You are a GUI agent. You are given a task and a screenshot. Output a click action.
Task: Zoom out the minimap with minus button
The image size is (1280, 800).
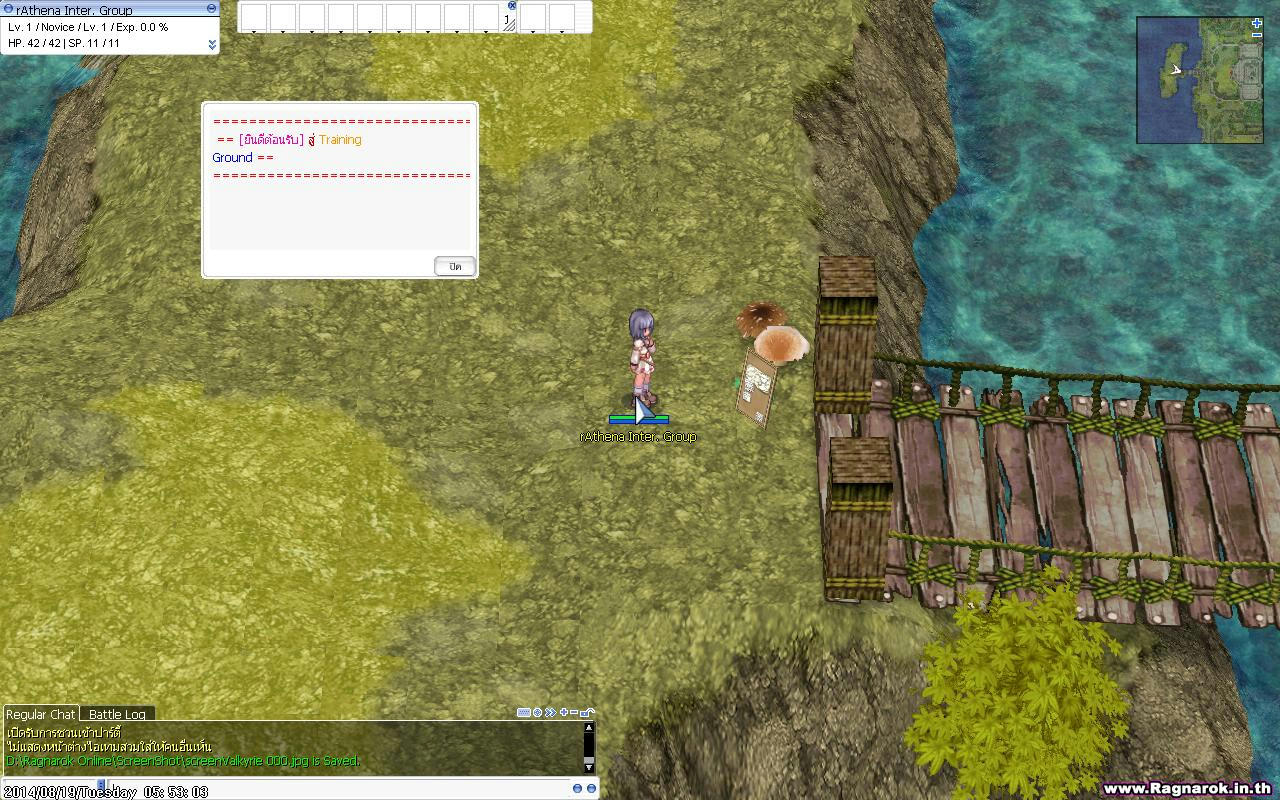click(x=1257, y=35)
